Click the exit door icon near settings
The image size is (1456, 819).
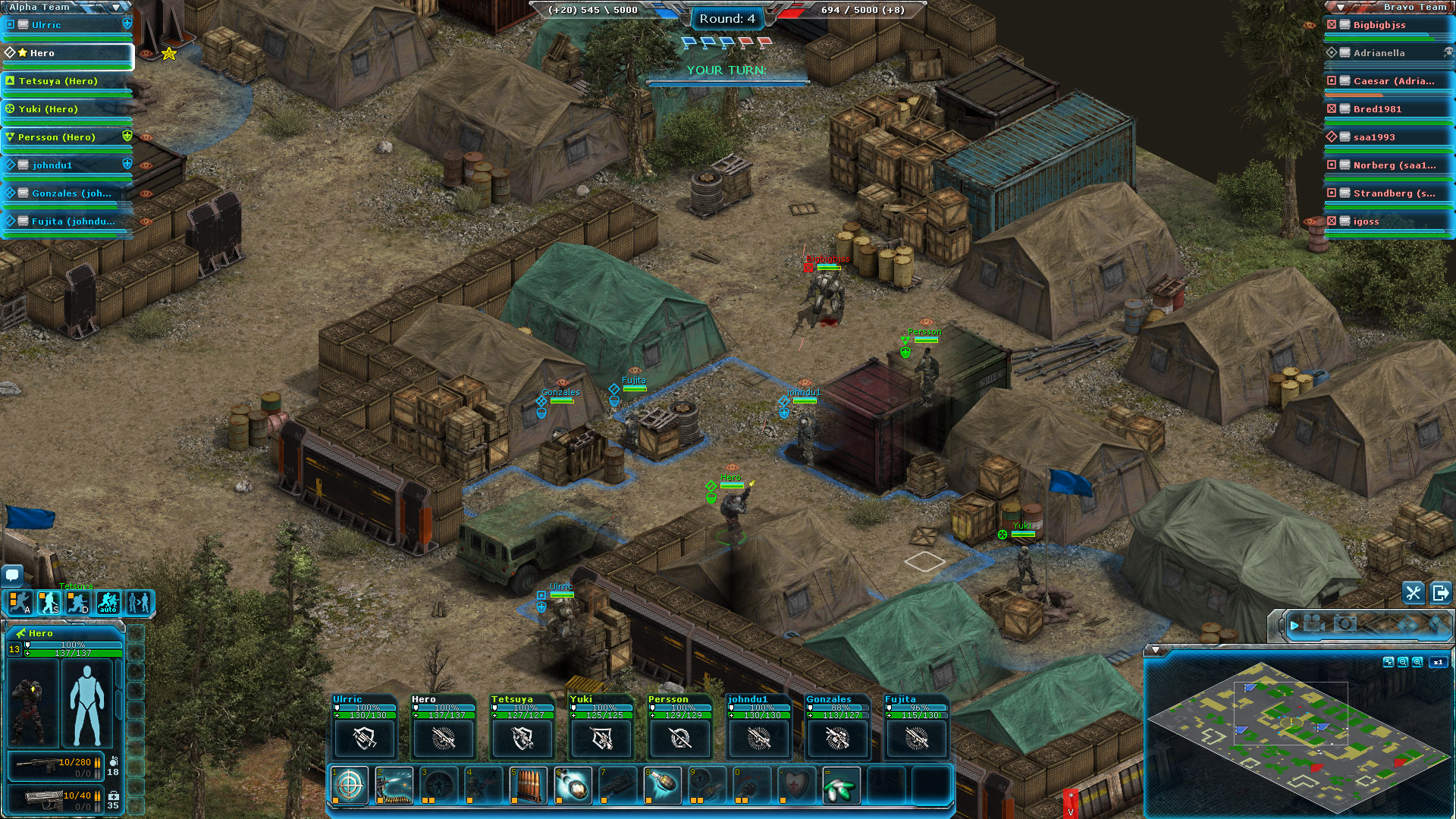click(1439, 594)
